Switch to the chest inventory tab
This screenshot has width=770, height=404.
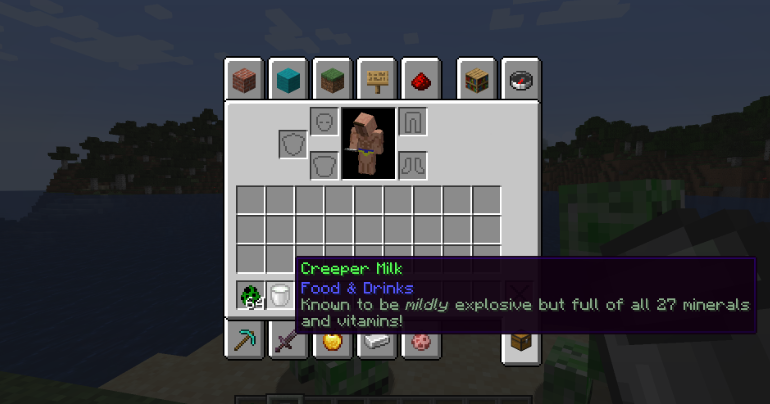[x=520, y=342]
